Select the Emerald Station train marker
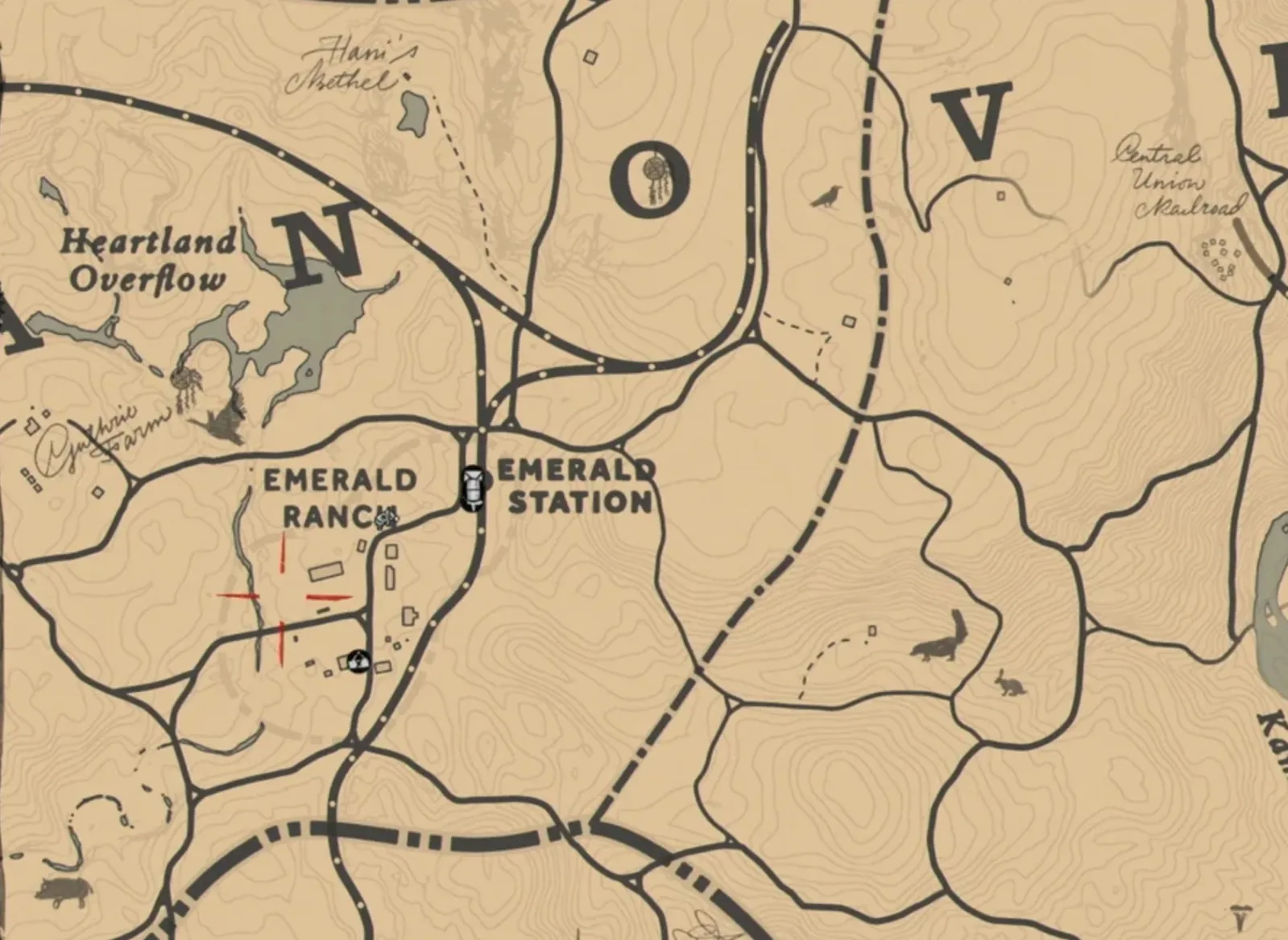Image resolution: width=1288 pixels, height=940 pixels. (473, 488)
